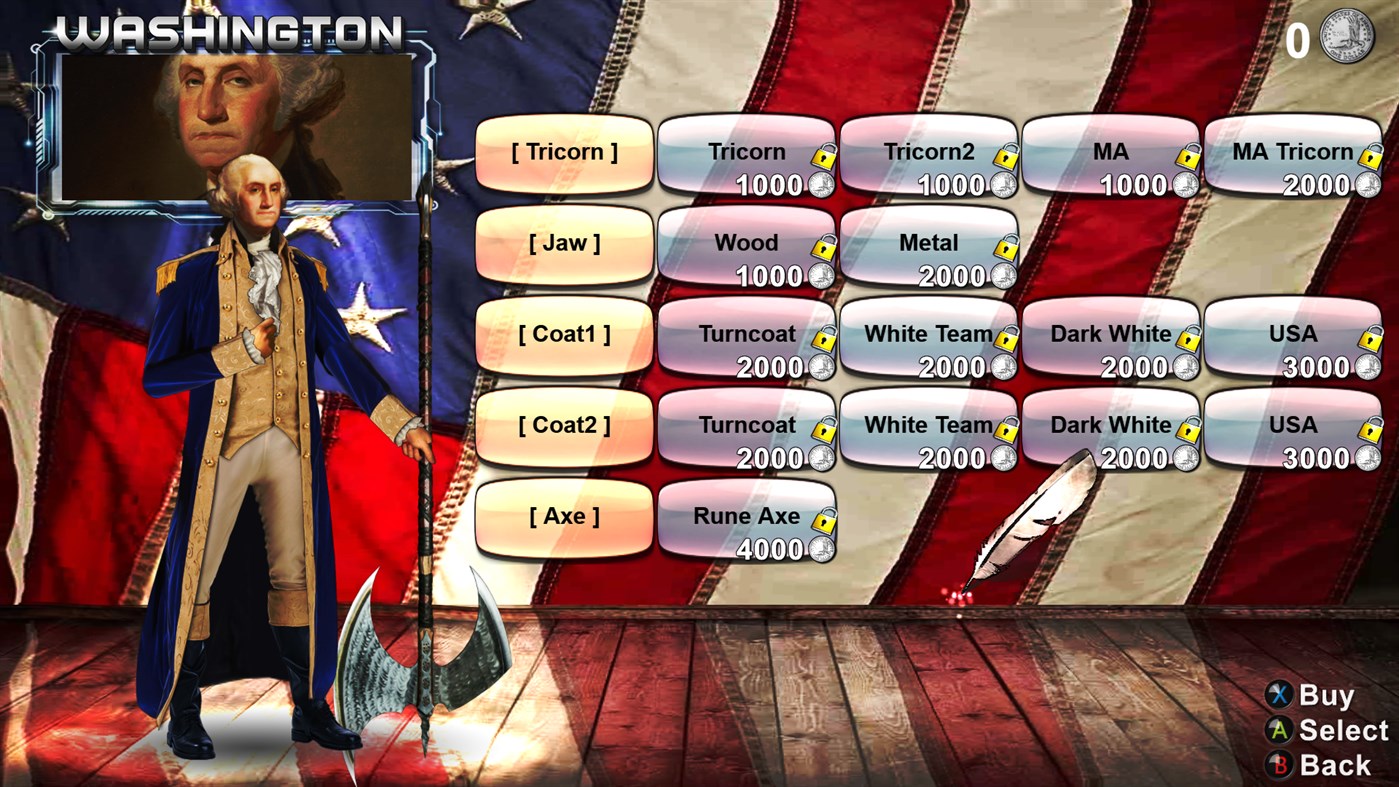The image size is (1399, 787).
Task: Select the [Jaw] category
Action: point(563,243)
